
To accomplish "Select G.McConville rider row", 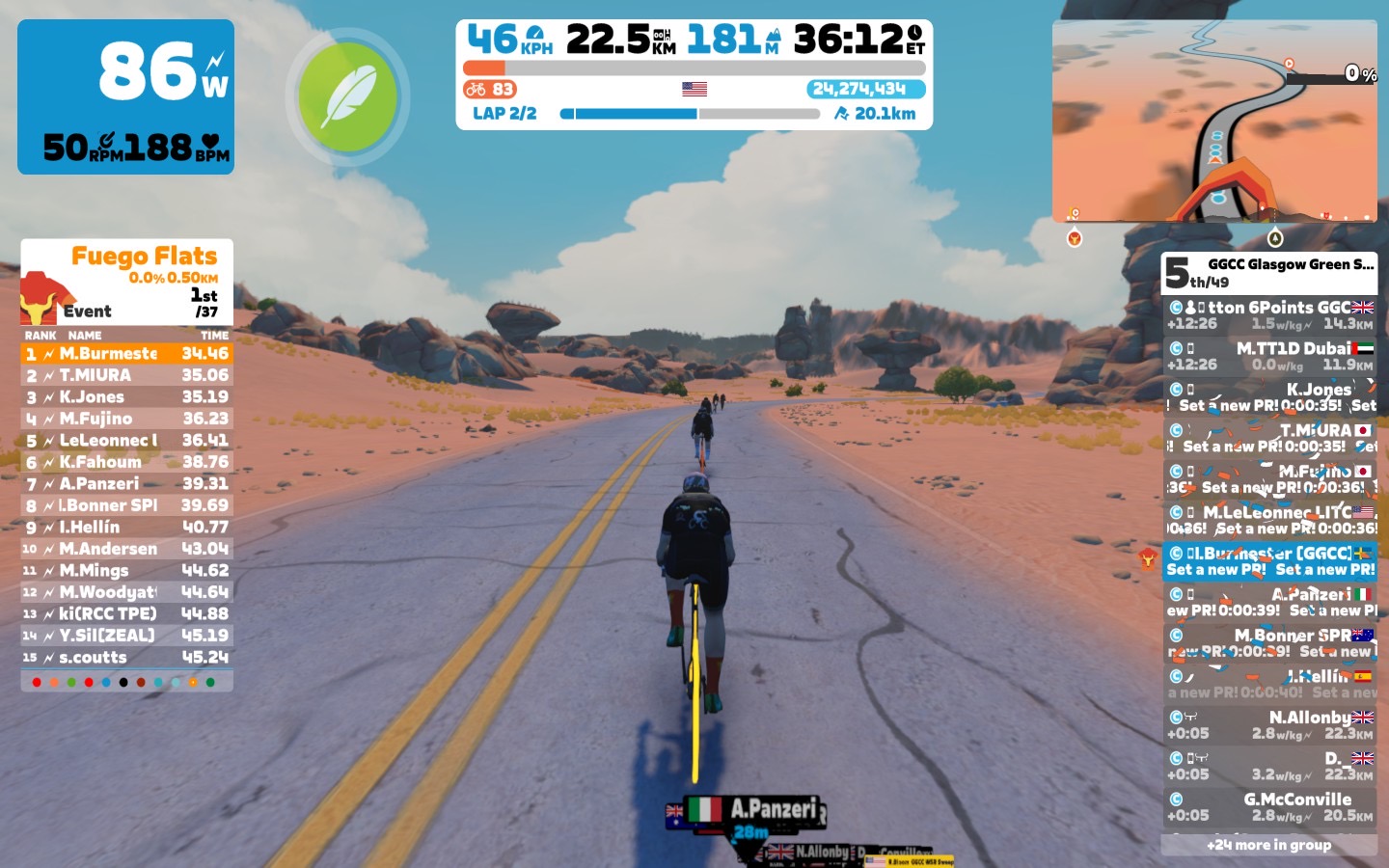I will (x=1269, y=807).
